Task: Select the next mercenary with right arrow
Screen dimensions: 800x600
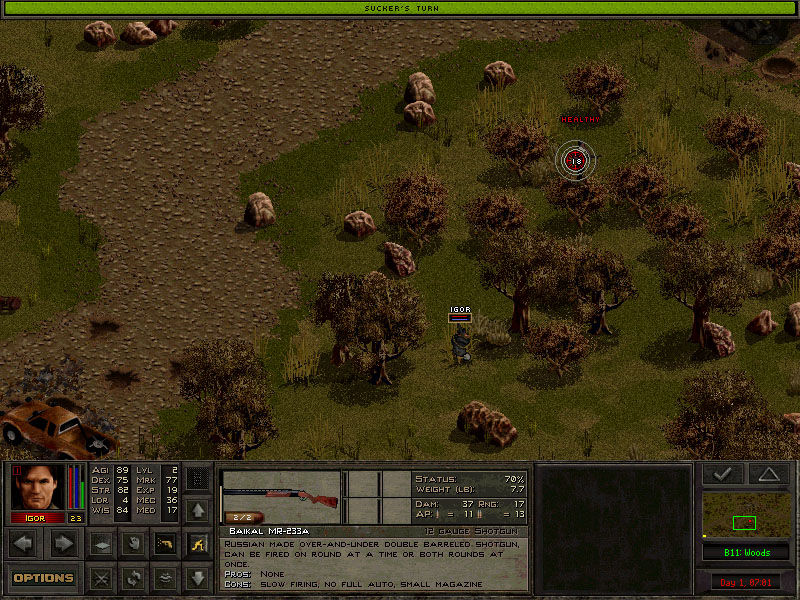Action: tap(63, 544)
